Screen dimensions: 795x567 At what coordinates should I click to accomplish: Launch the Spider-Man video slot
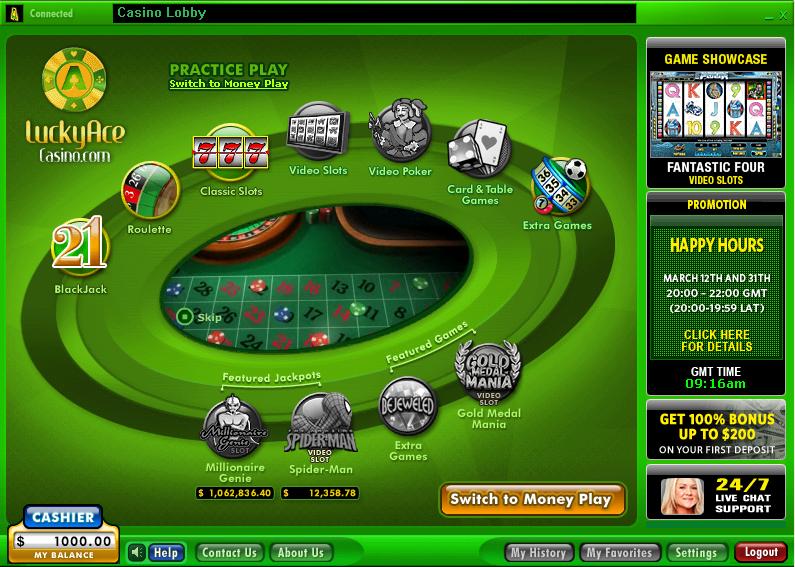[x=320, y=427]
